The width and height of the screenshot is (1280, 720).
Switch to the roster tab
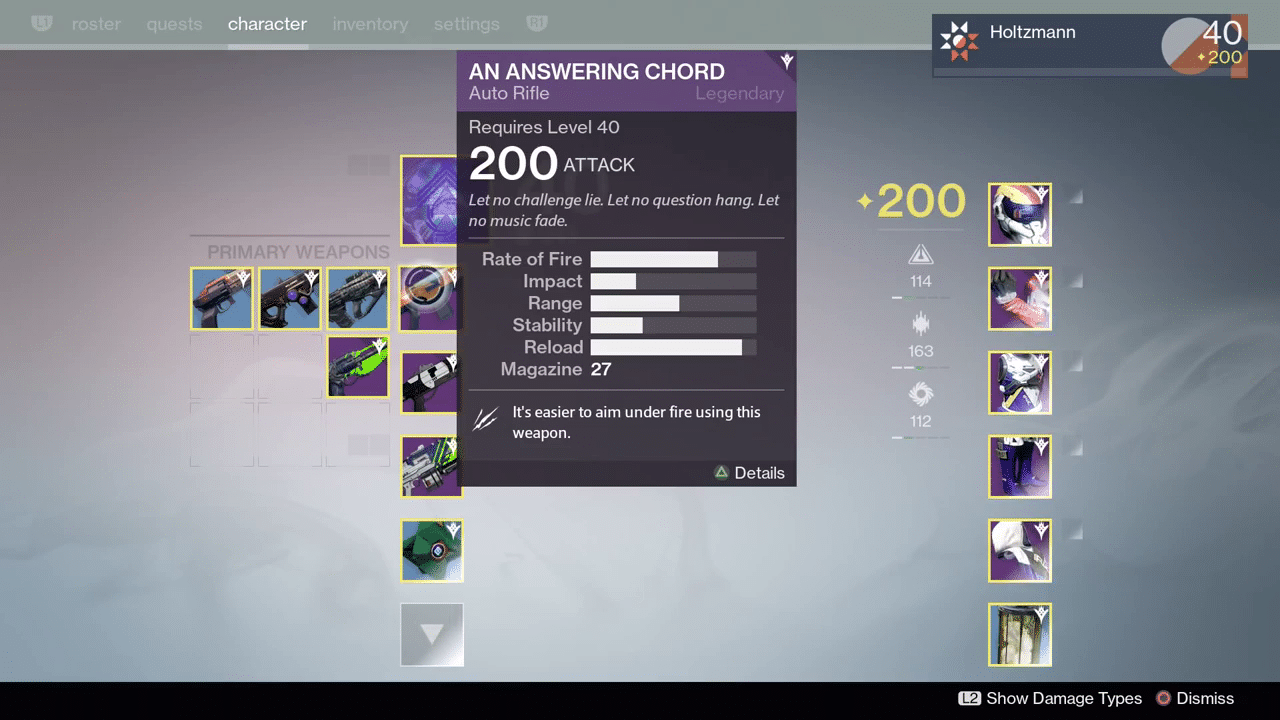pos(96,24)
